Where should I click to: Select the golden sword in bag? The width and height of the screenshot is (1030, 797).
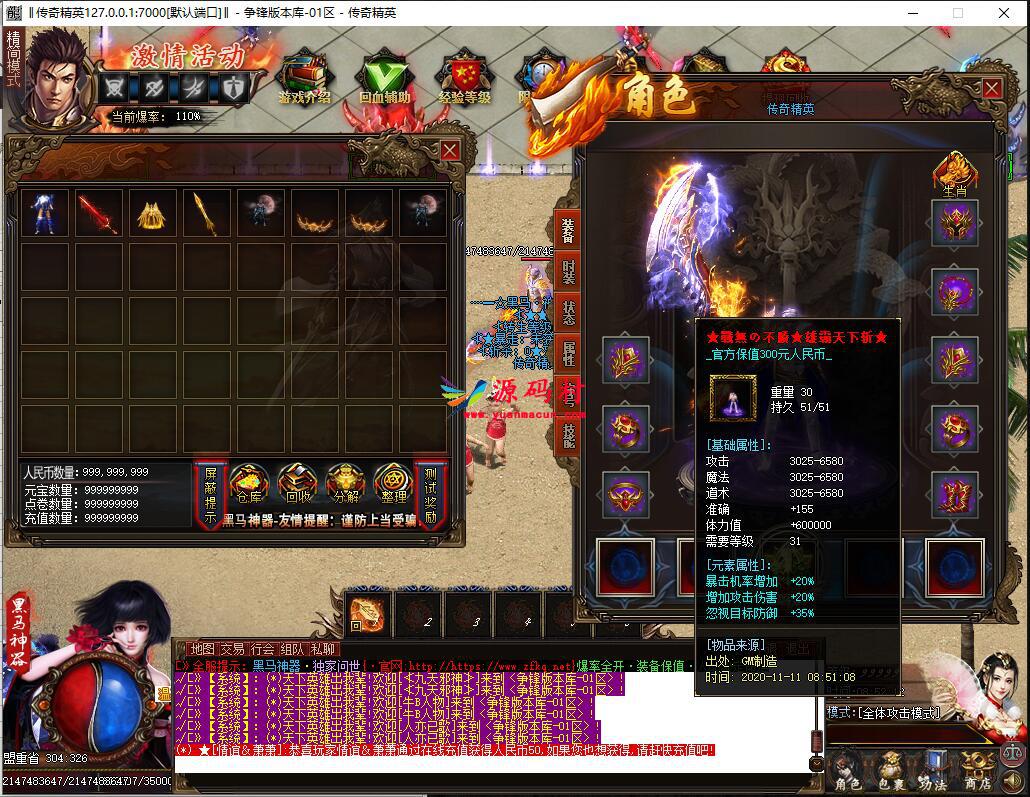click(x=205, y=213)
